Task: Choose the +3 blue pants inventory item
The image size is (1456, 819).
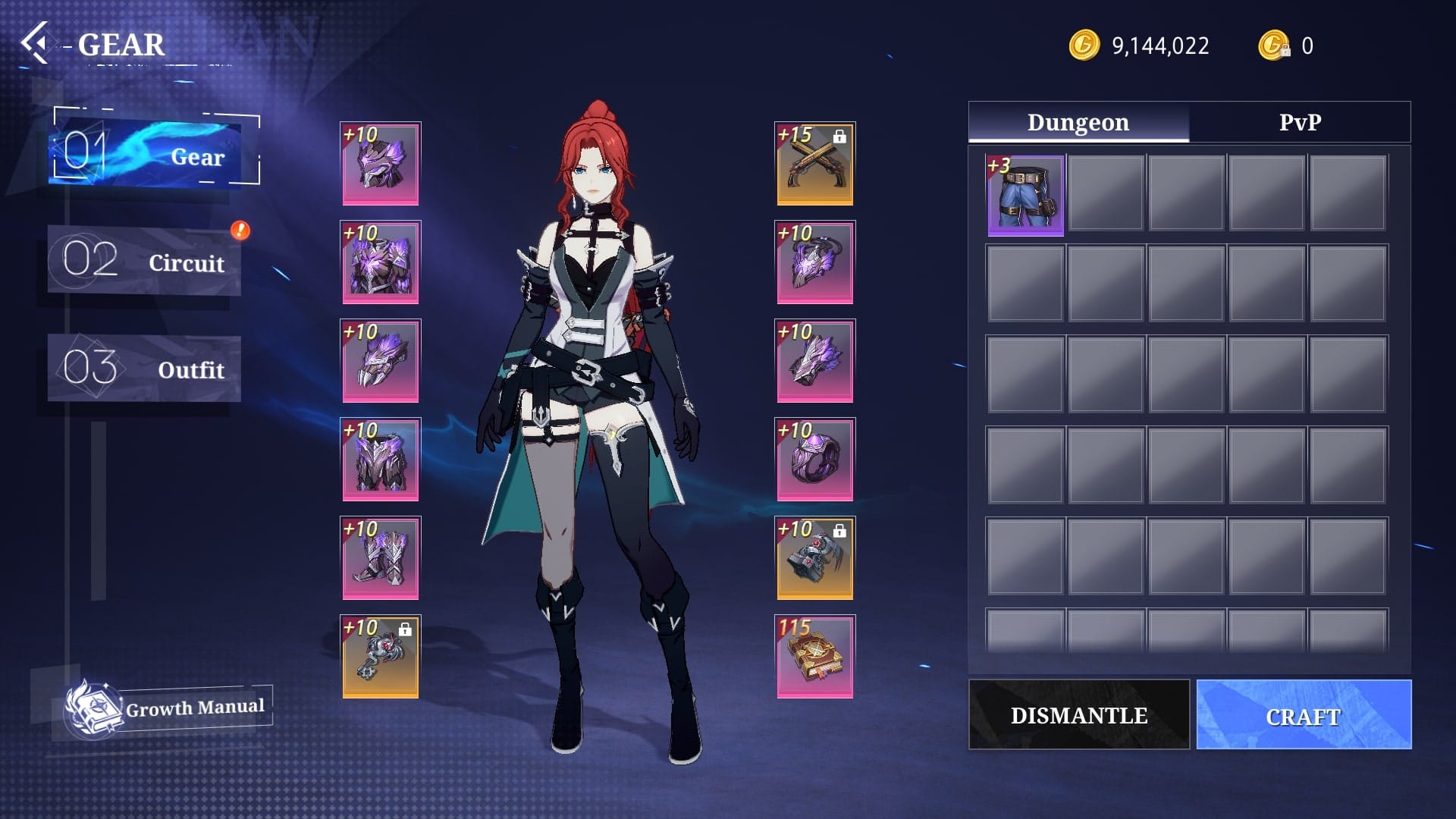Action: [x=1025, y=196]
